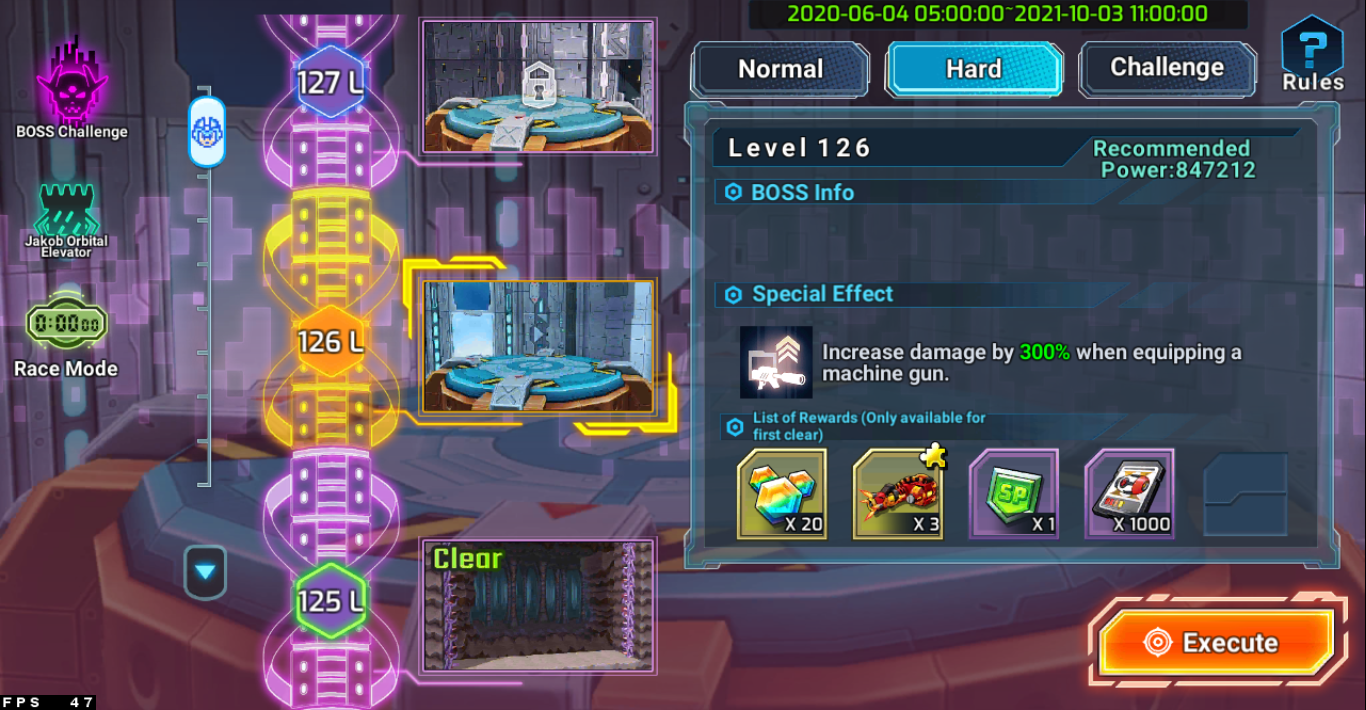Image resolution: width=1366 pixels, height=710 pixels.
Task: Select the 127 L floor hexagon
Action: (330, 82)
